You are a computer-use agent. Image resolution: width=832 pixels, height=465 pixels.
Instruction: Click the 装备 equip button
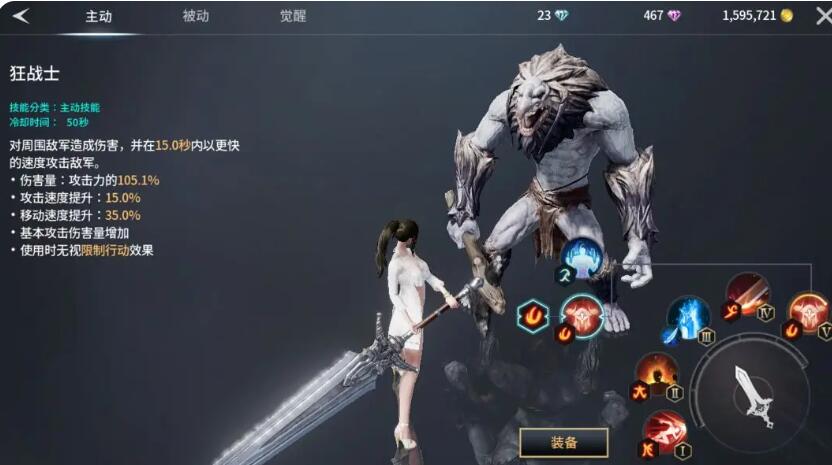point(563,442)
